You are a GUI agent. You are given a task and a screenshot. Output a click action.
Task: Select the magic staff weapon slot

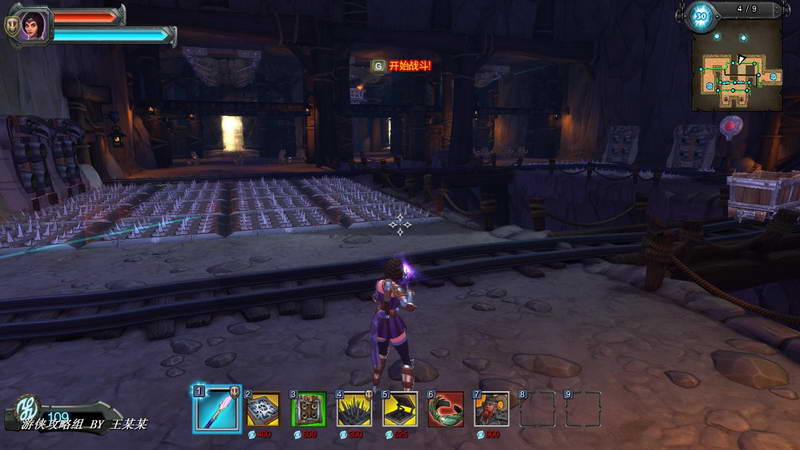click(x=216, y=408)
